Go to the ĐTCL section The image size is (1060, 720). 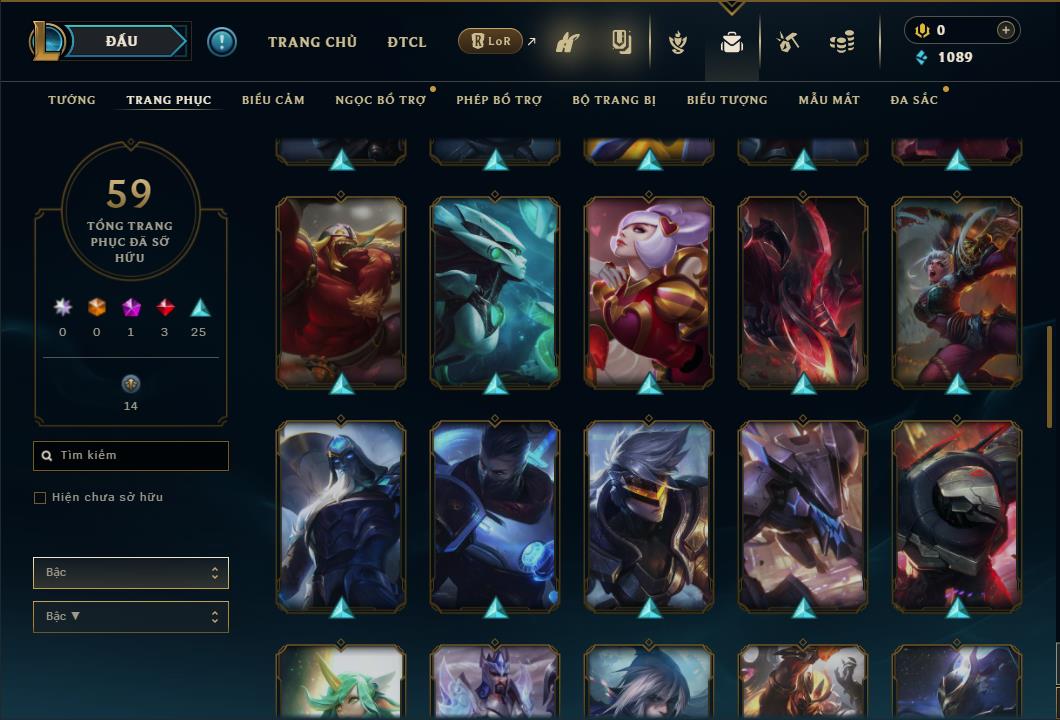pyautogui.click(x=407, y=42)
